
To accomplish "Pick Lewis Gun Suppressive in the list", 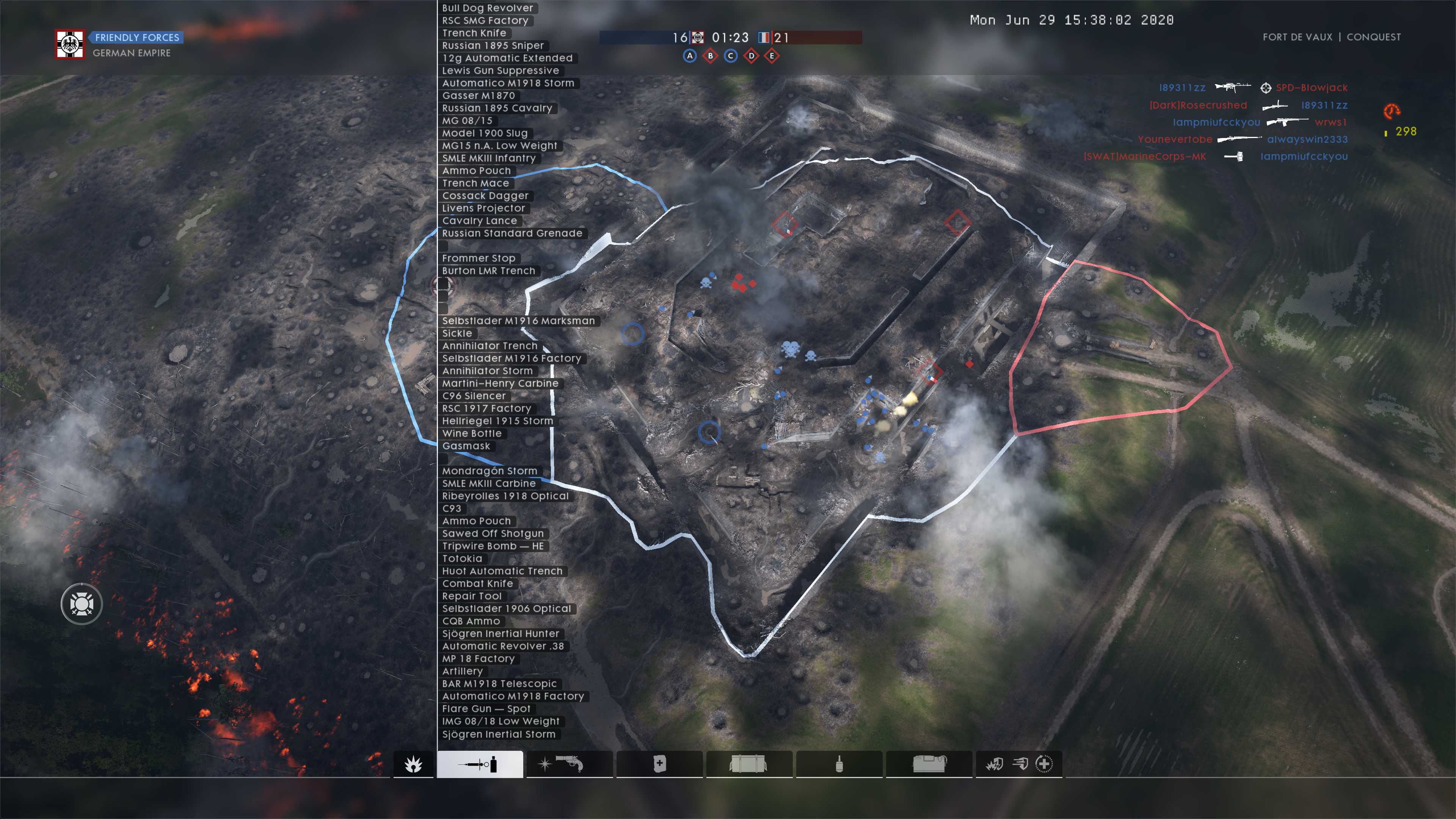I will 500,71.
